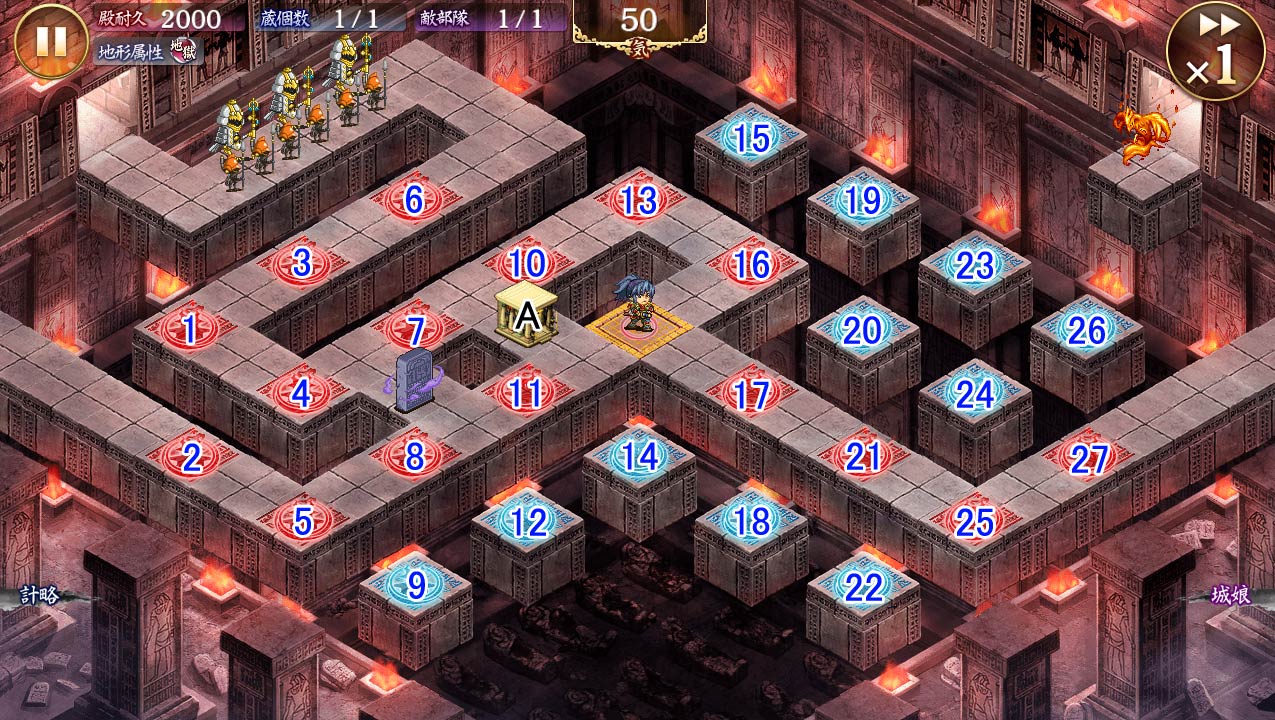Select red placement tile 13
This screenshot has width=1275, height=720.
tap(639, 201)
